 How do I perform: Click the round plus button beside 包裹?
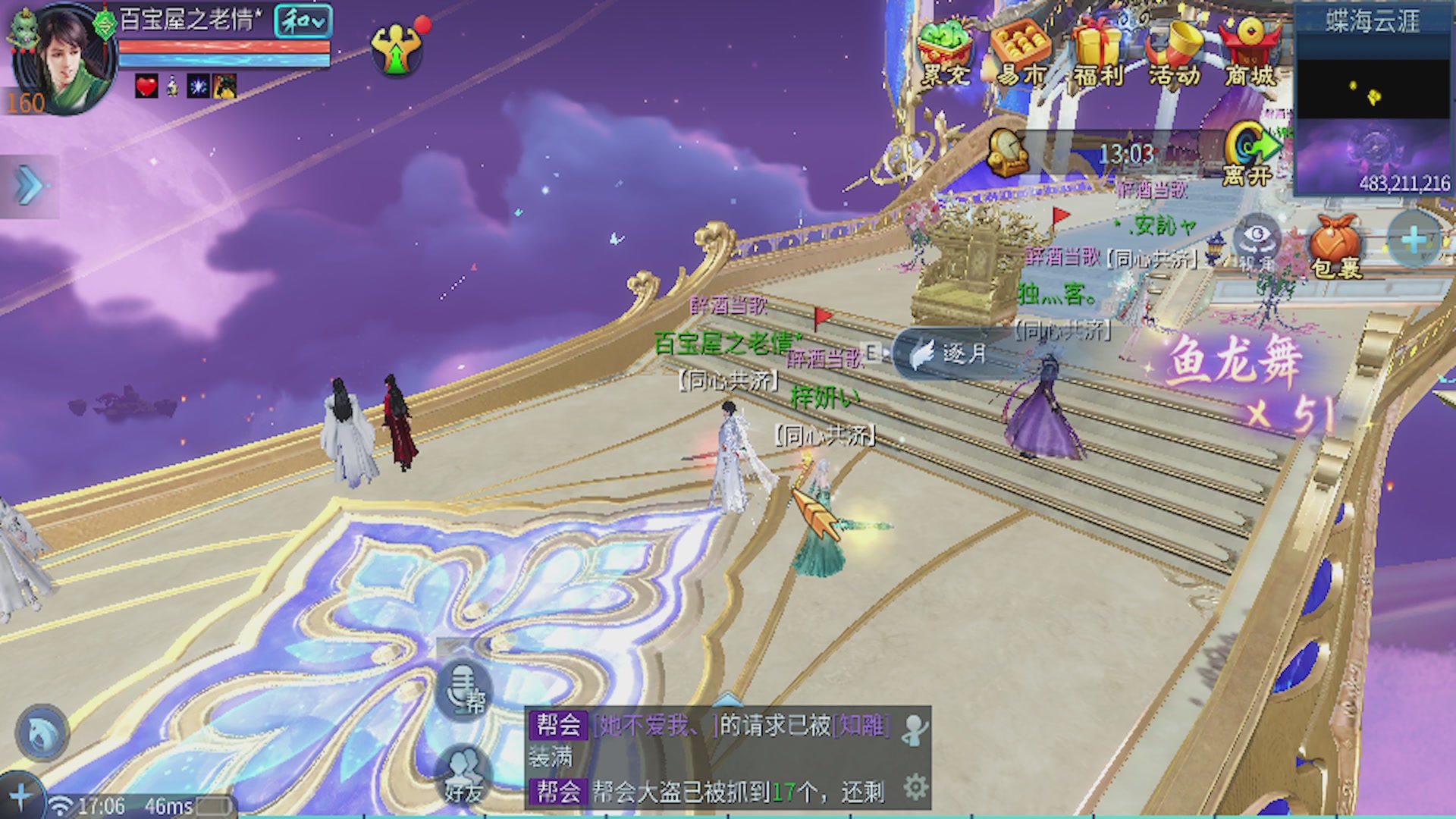[x=1413, y=241]
